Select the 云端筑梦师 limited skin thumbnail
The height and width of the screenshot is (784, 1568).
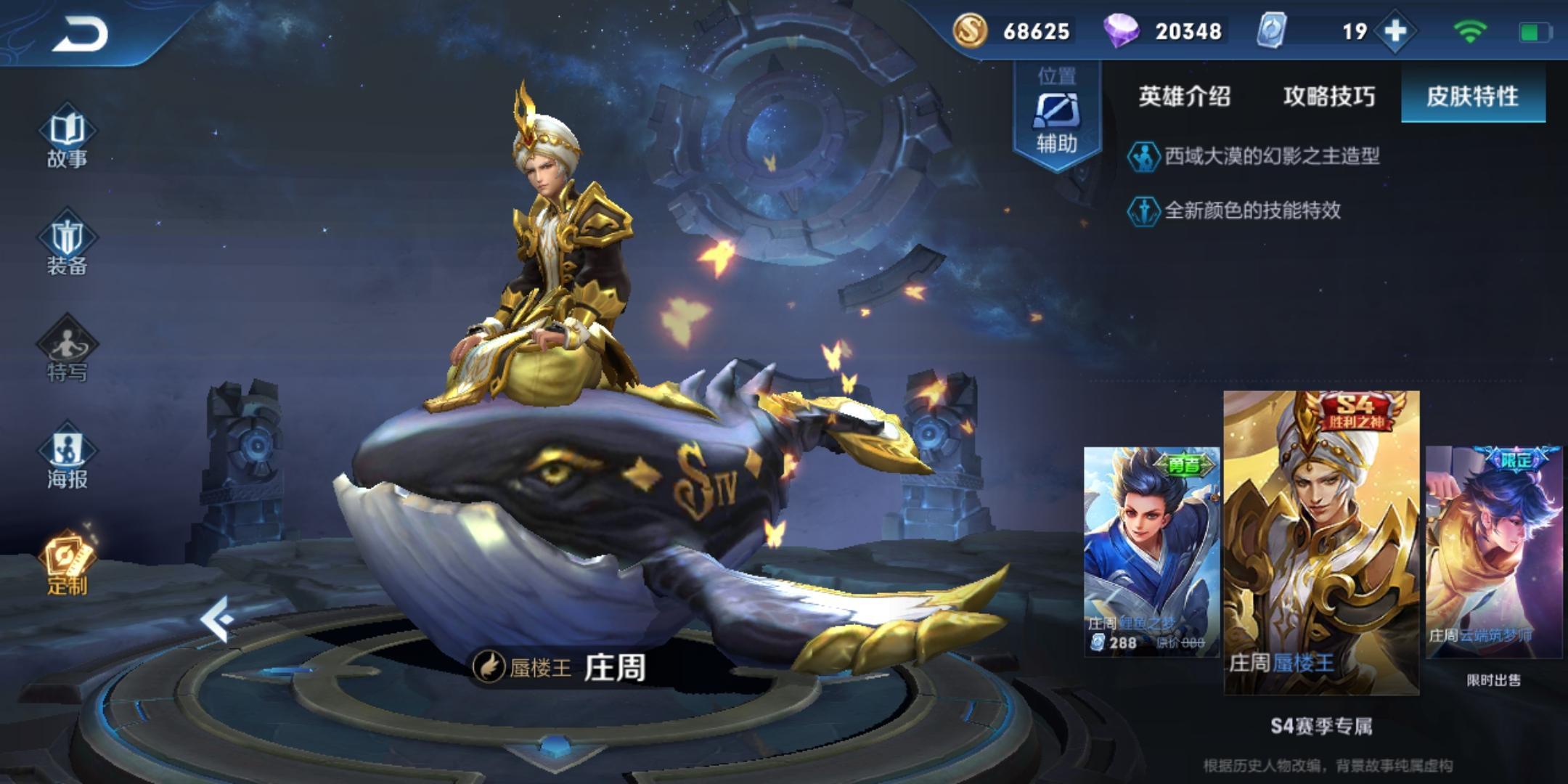click(x=1493, y=552)
